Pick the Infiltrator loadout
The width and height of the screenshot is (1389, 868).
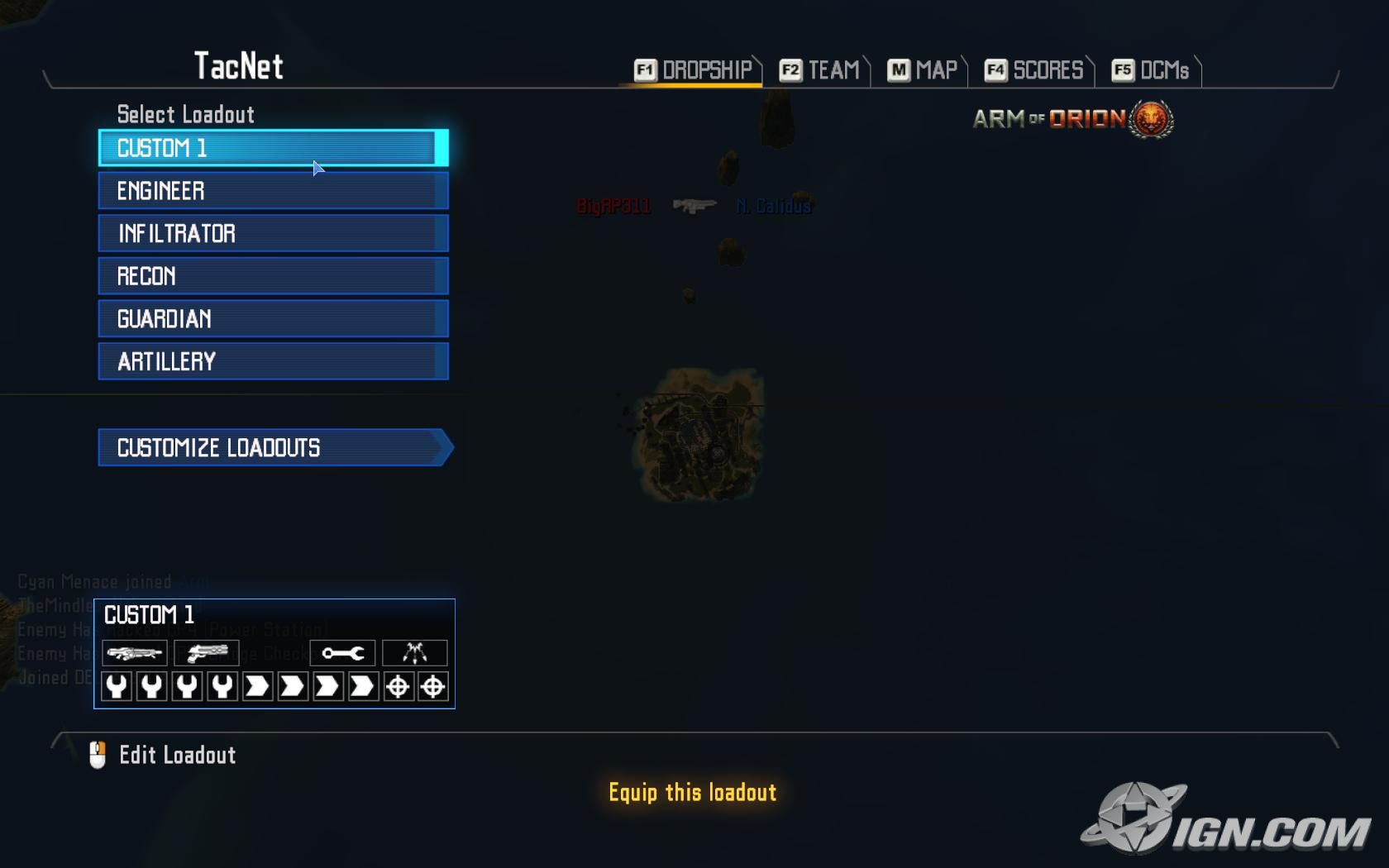pos(273,233)
